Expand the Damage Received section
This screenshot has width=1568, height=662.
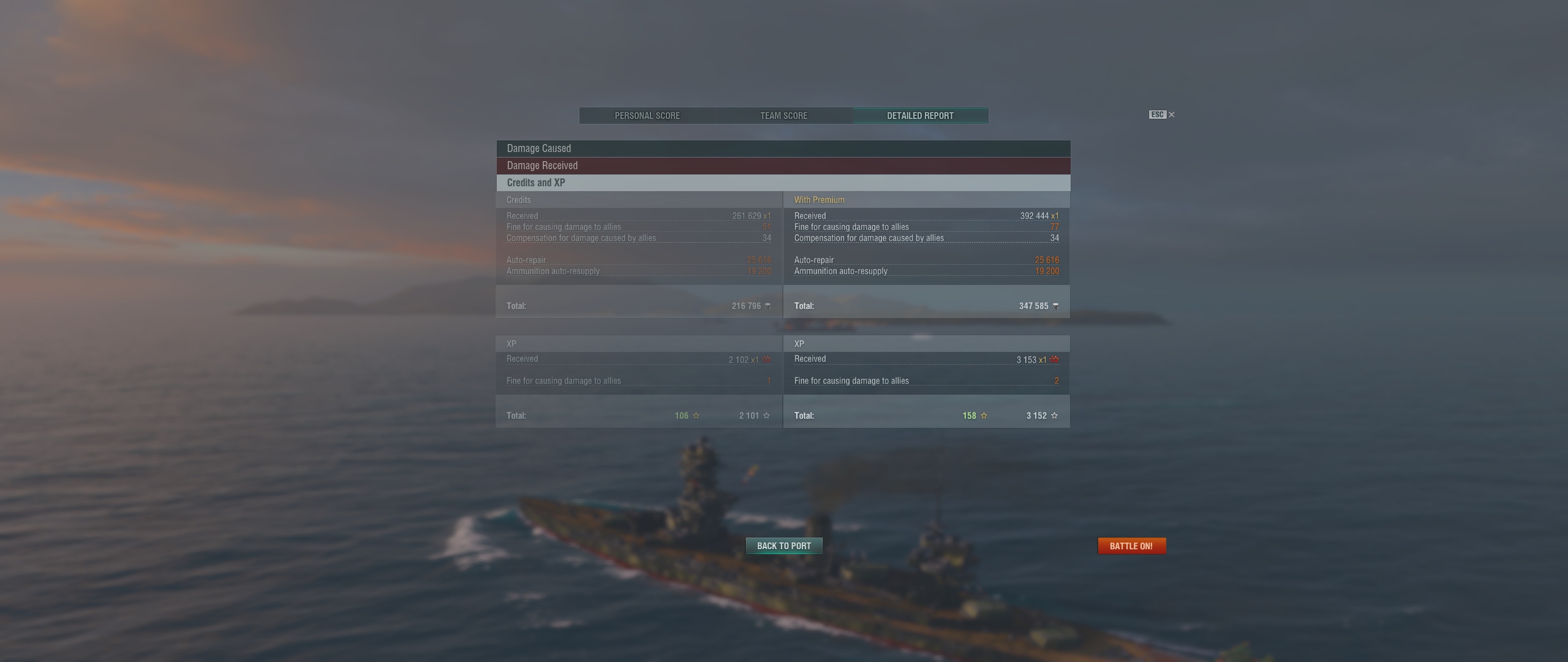pyautogui.click(x=783, y=165)
